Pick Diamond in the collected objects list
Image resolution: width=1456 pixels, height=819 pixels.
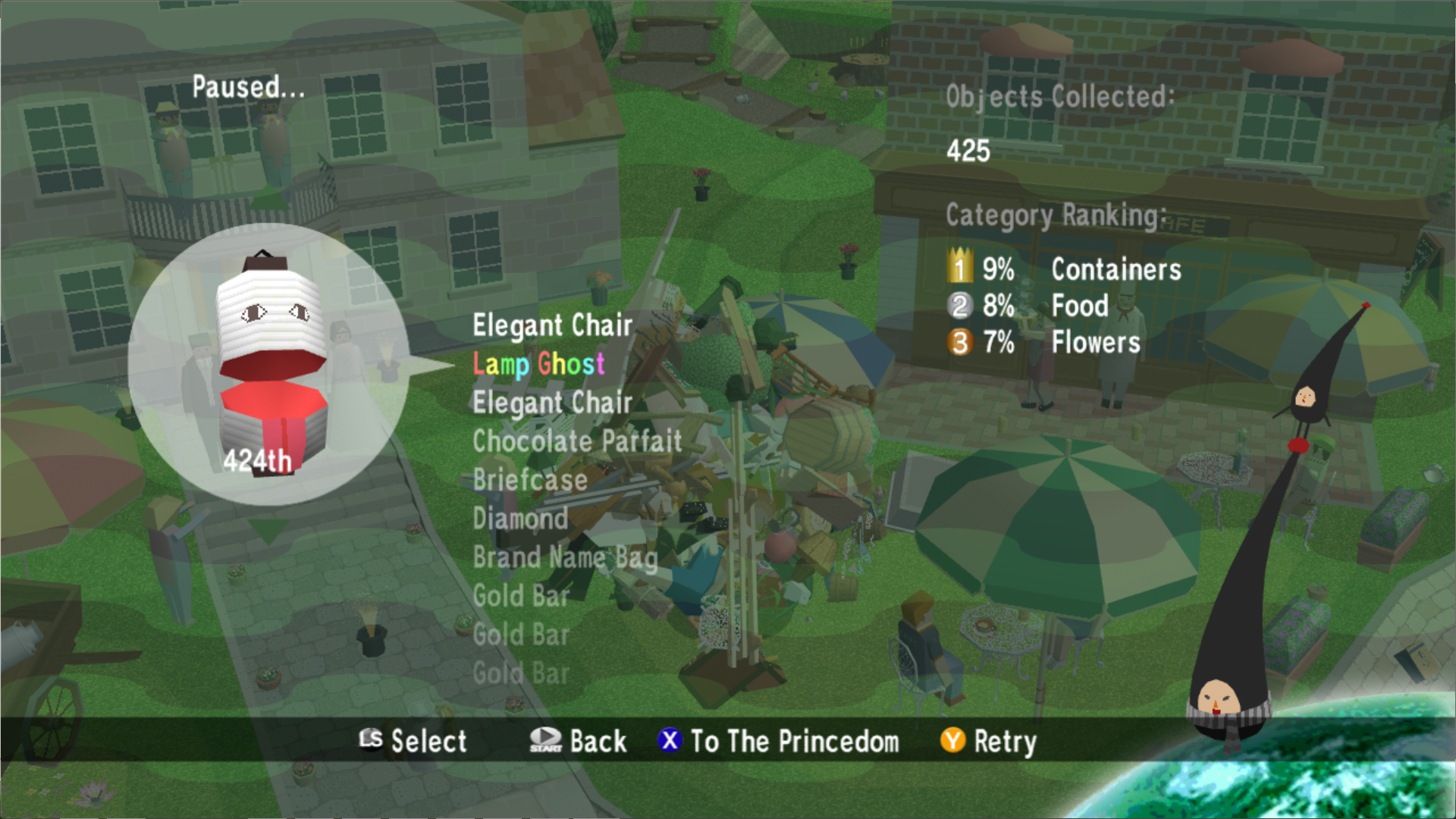coord(520,519)
